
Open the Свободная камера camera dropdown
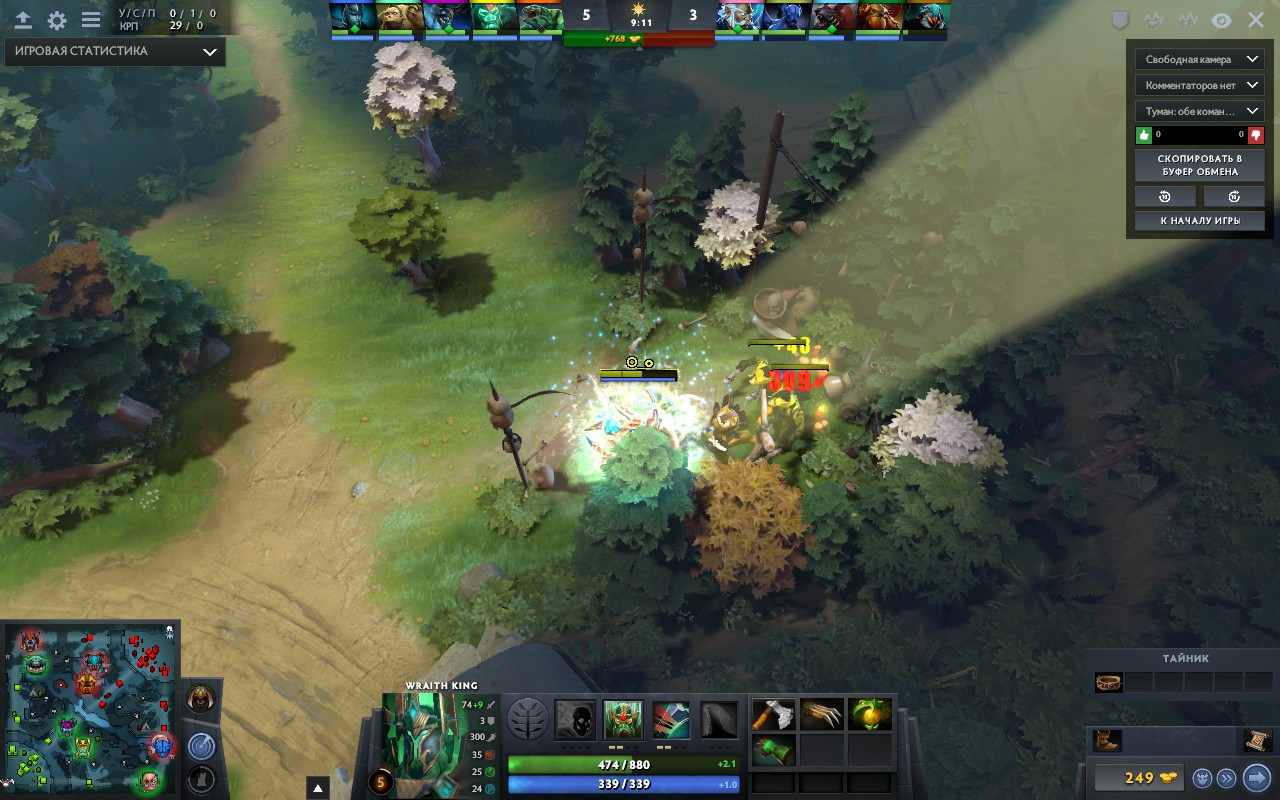pos(1199,59)
